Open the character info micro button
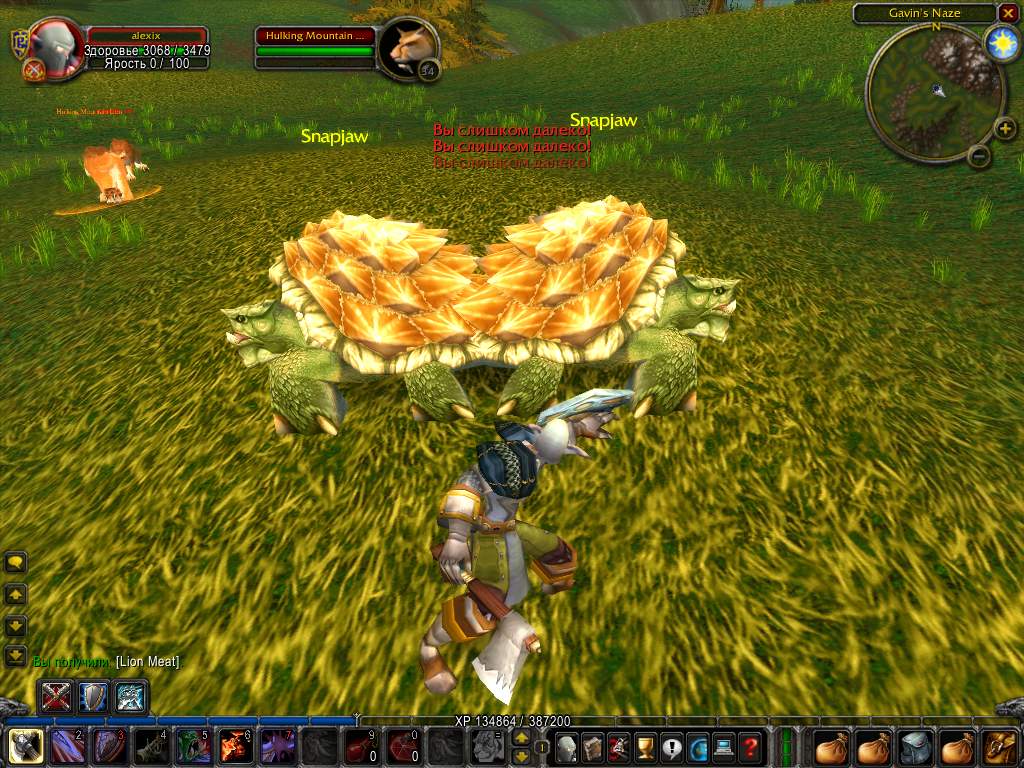This screenshot has width=1024, height=768. pyautogui.click(x=567, y=746)
